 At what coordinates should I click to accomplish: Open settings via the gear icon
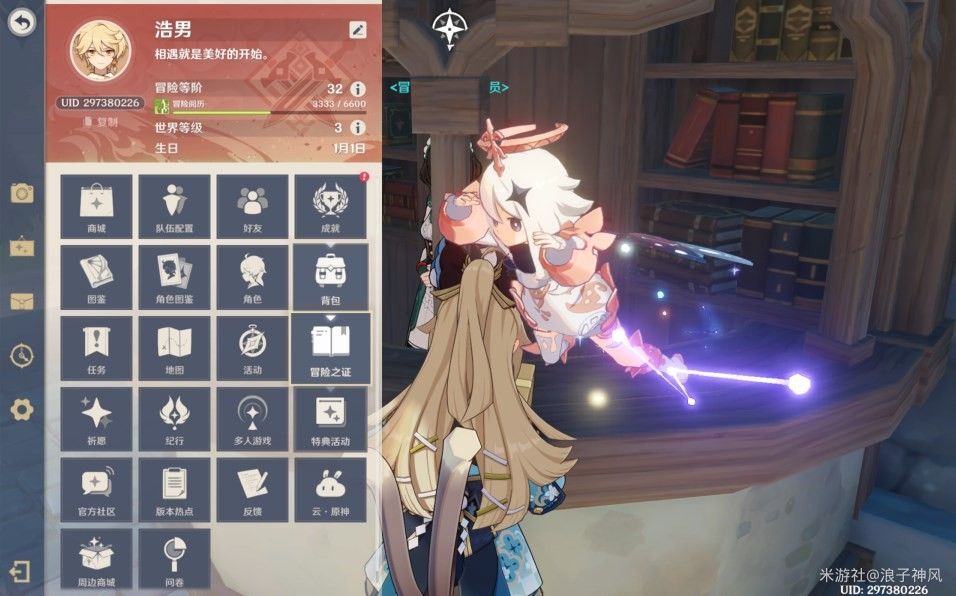coord(21,409)
